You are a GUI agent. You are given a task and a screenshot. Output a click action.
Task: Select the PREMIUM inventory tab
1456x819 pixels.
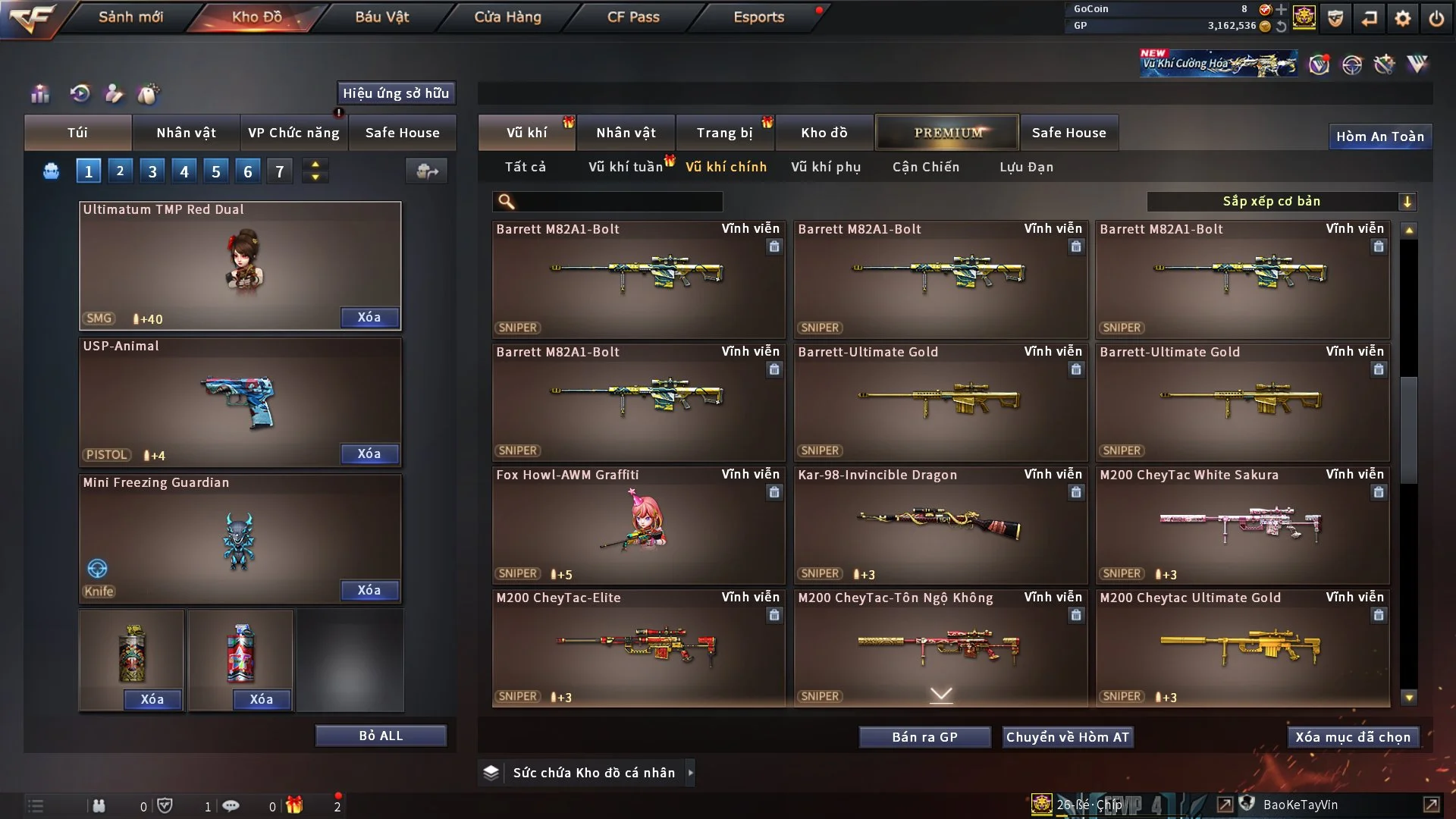[x=947, y=133]
